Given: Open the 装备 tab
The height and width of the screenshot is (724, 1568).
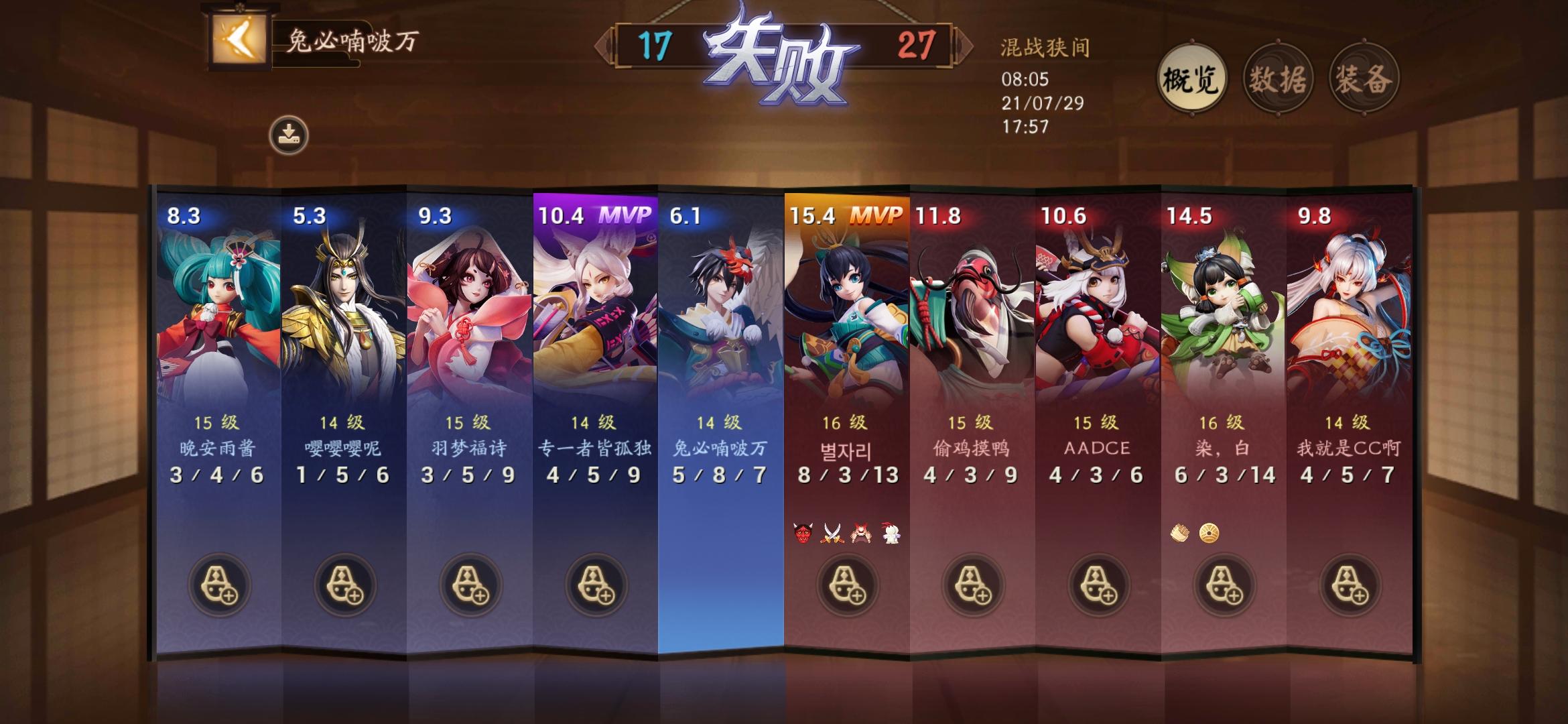Looking at the screenshot, I should point(1366,78).
